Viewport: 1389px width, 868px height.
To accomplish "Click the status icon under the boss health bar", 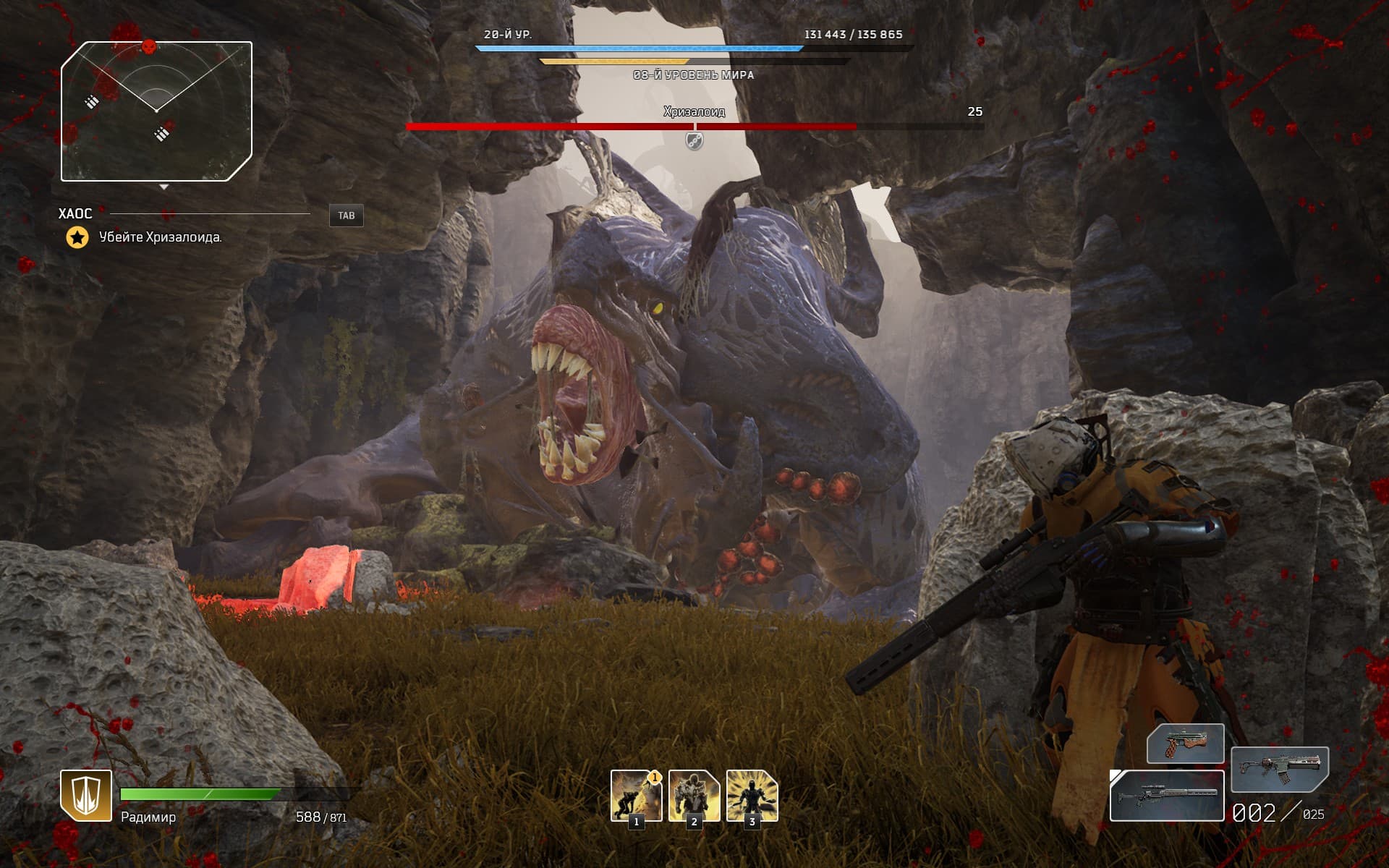I will 694,140.
